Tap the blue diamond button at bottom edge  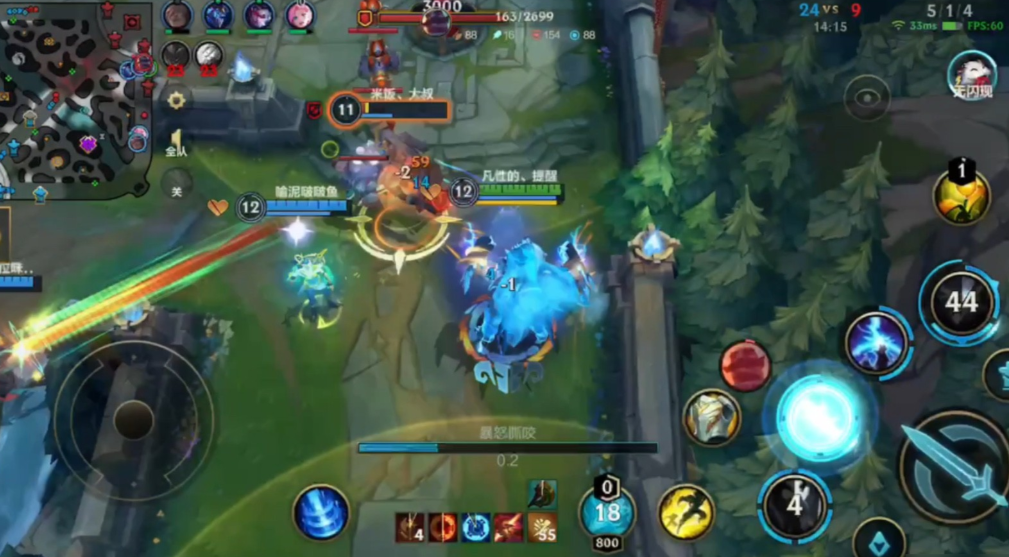click(879, 541)
